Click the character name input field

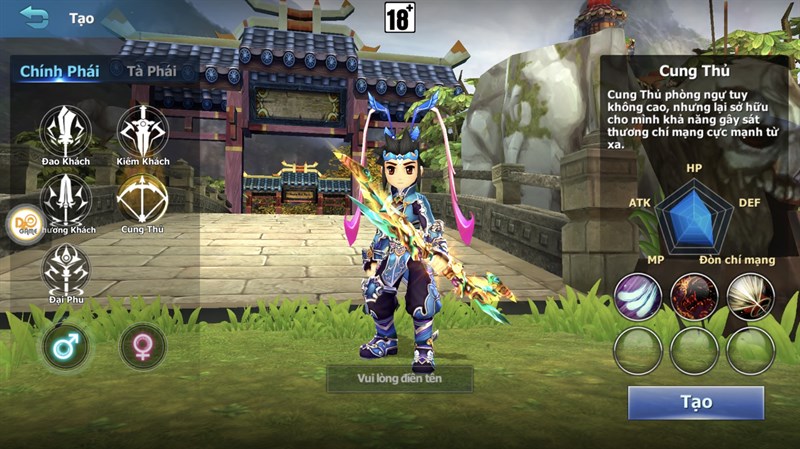[400, 378]
